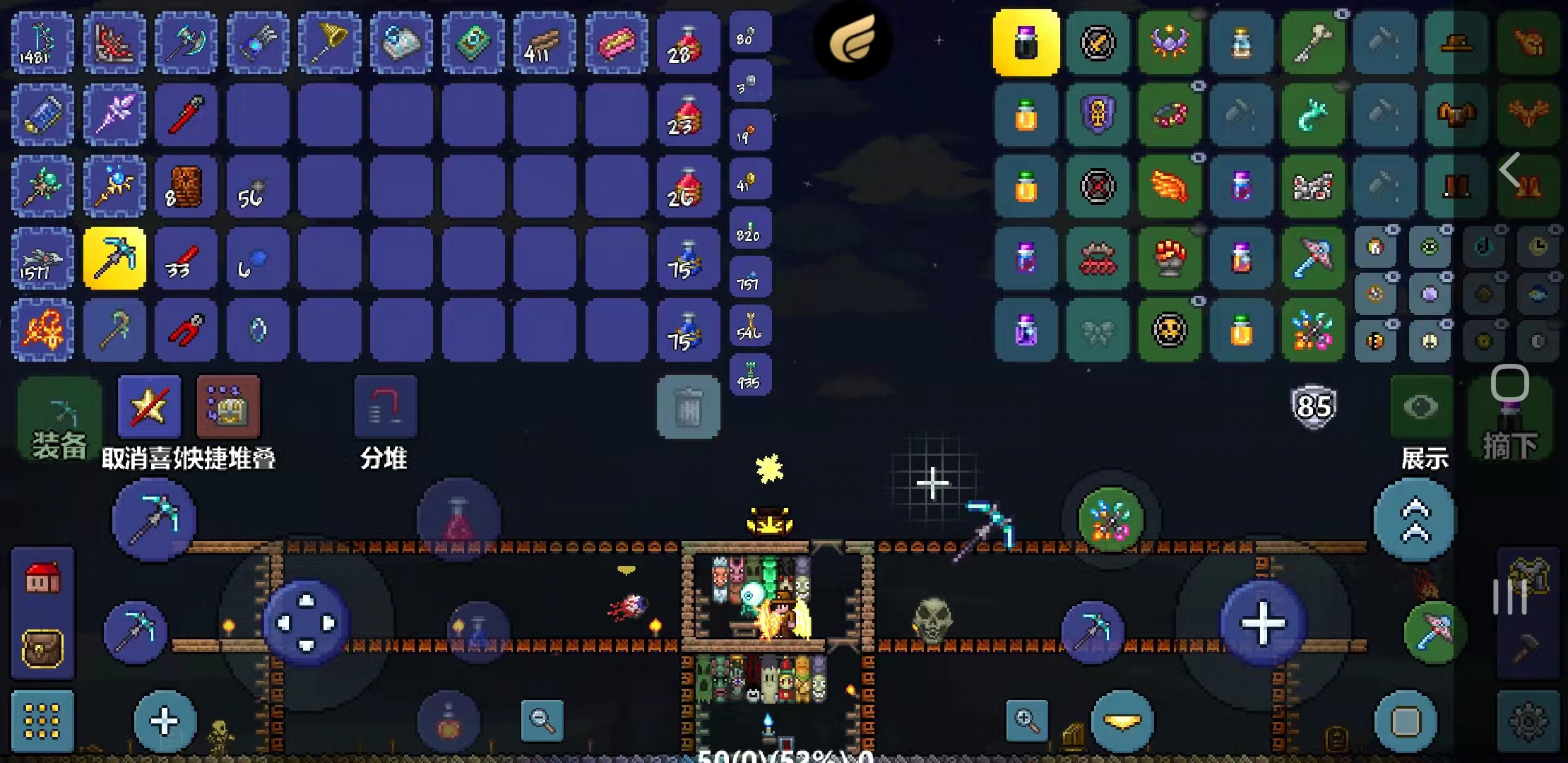Select the wood stack of 411
The image size is (1568, 763).
pos(544,42)
